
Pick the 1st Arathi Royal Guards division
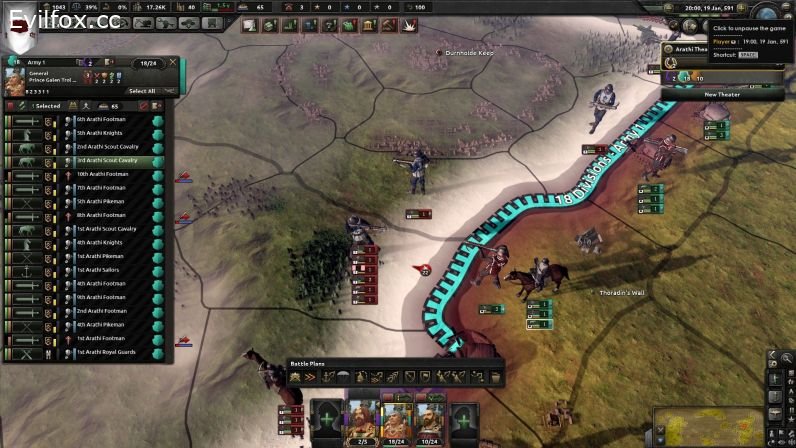coord(100,352)
